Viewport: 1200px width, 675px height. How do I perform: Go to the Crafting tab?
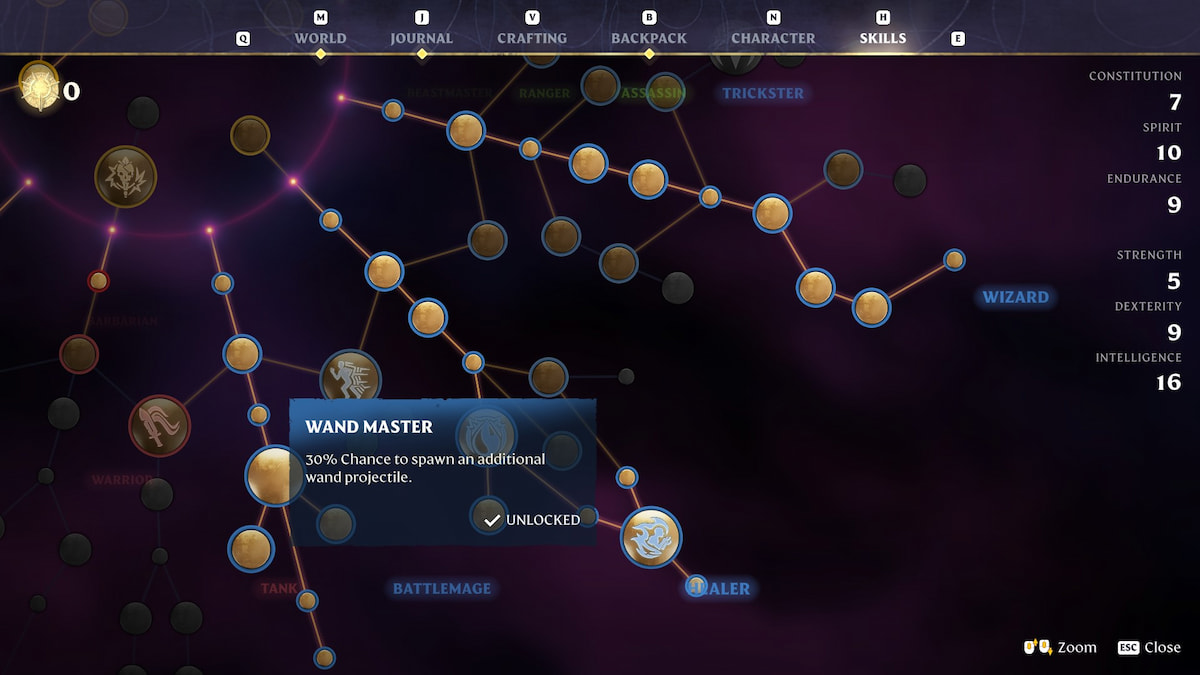tap(532, 38)
